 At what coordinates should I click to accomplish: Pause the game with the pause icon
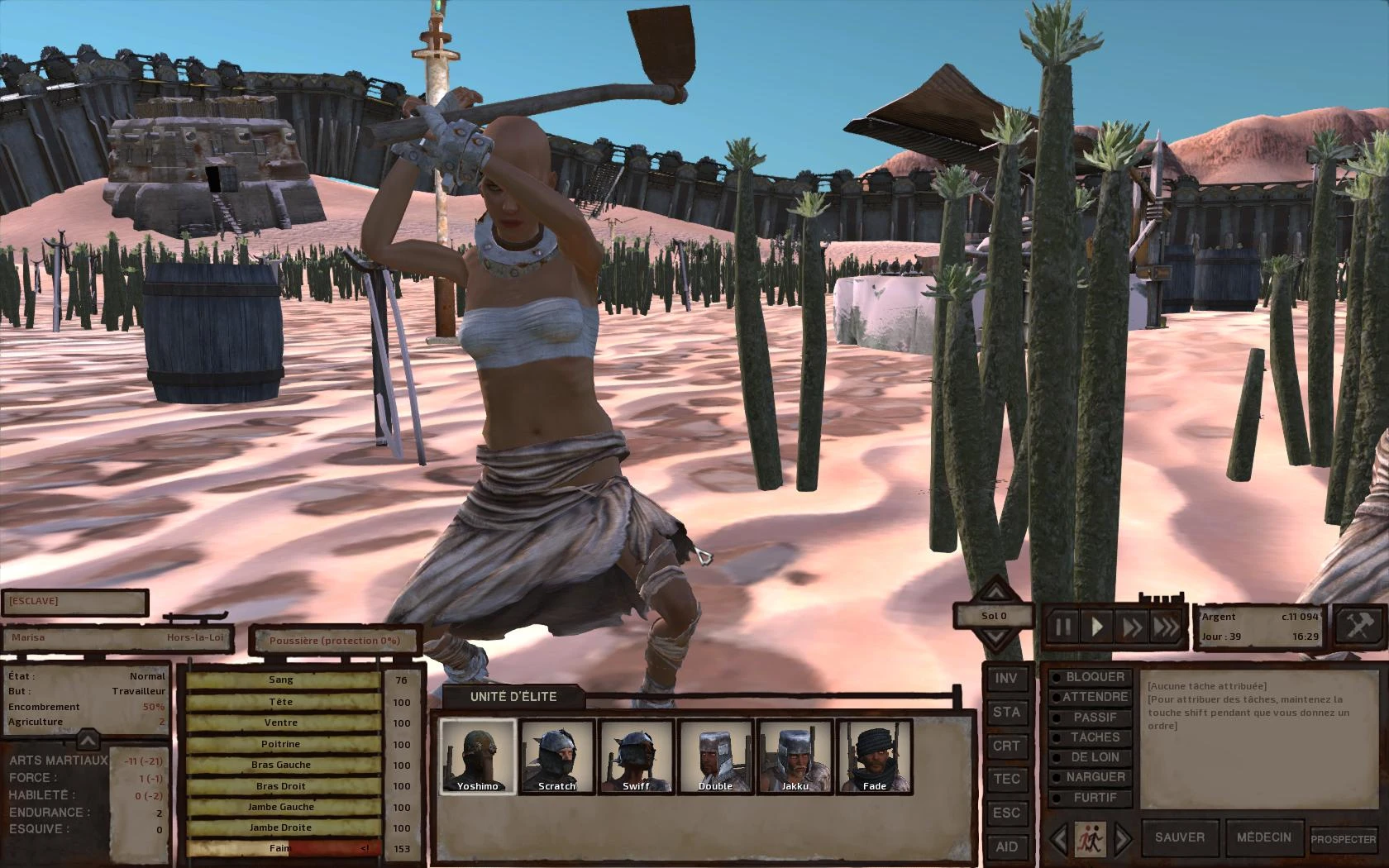1063,626
